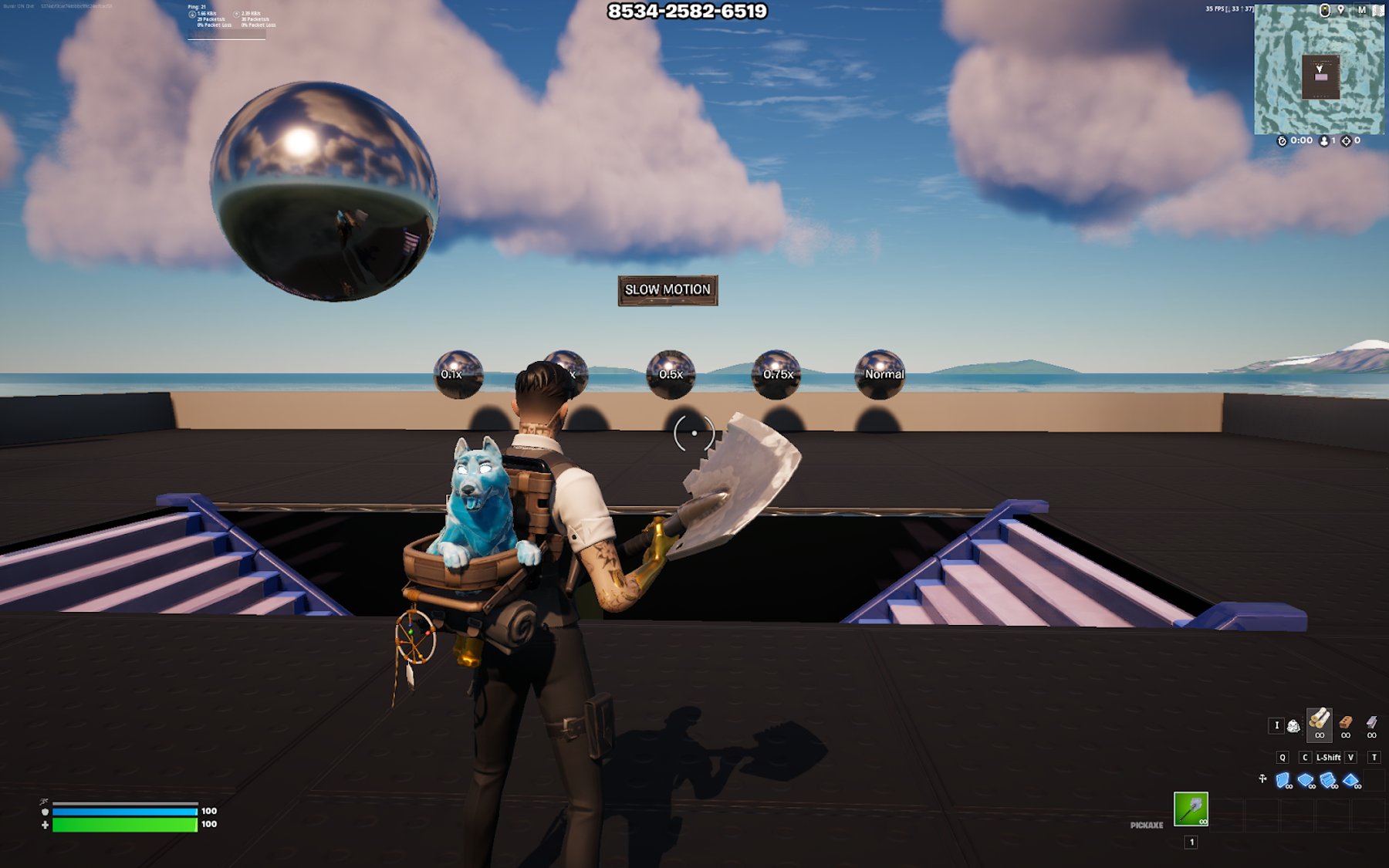Screen dimensions: 1389x868
Task: Select the ramp build piece icon
Action: tap(1328, 779)
